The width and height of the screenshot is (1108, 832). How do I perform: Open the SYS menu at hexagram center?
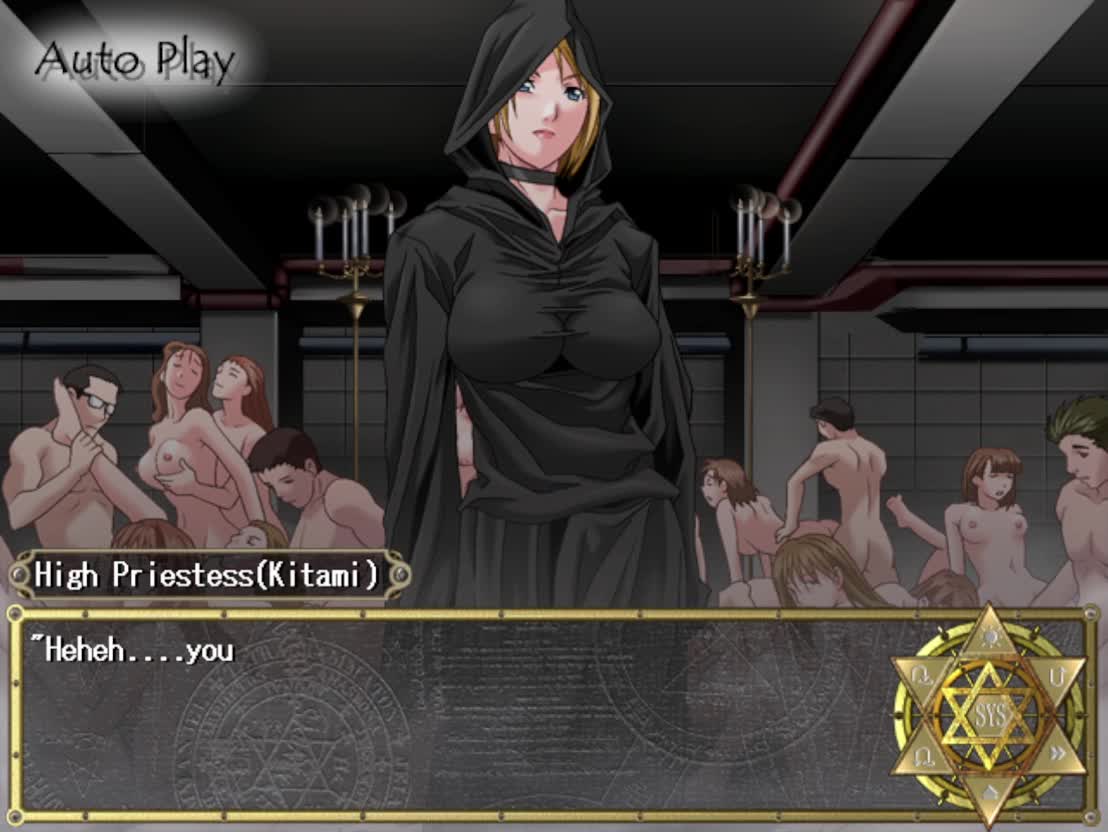tap(988, 716)
